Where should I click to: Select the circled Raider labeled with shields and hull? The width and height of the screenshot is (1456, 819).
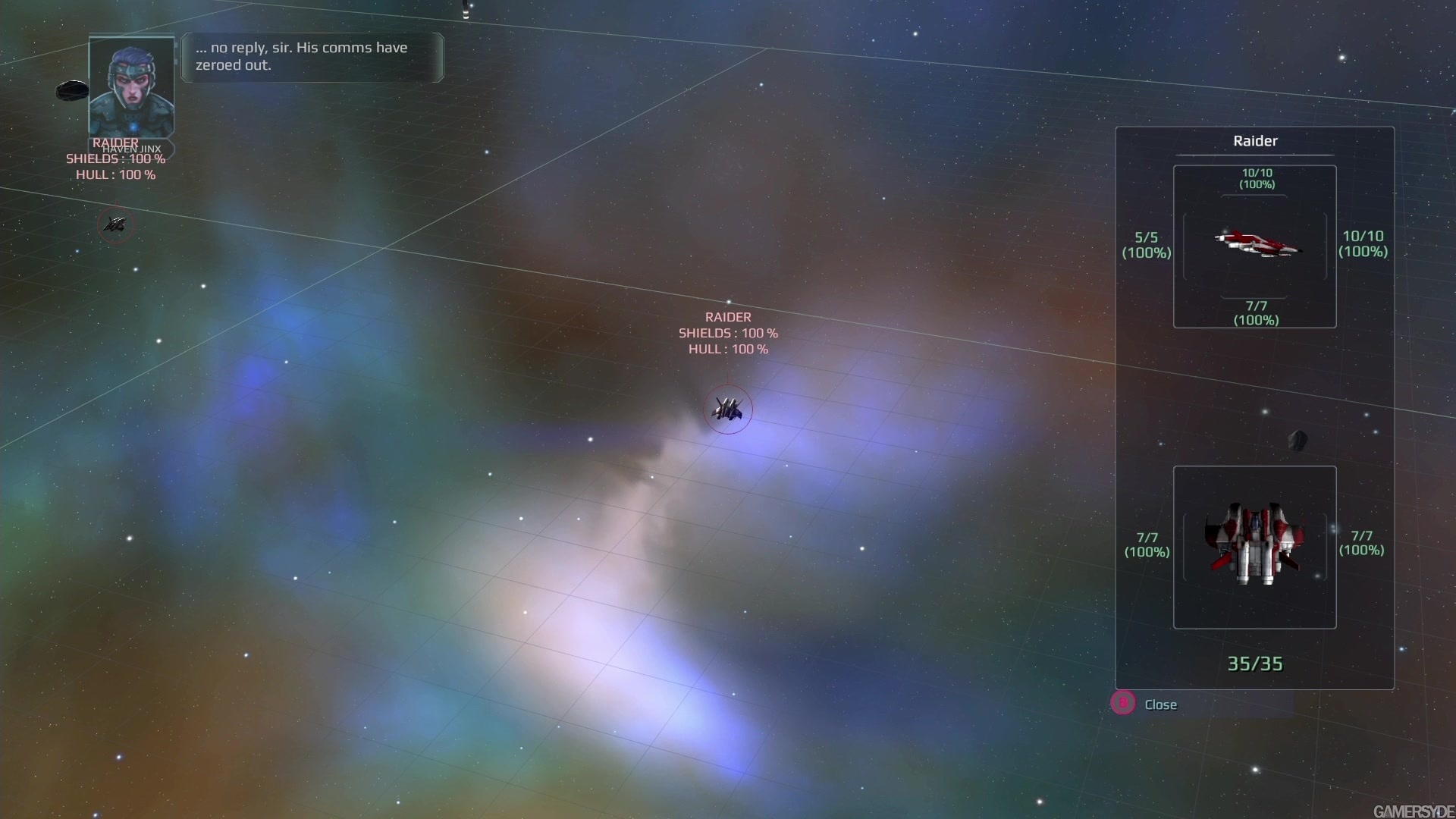pyautogui.click(x=728, y=410)
